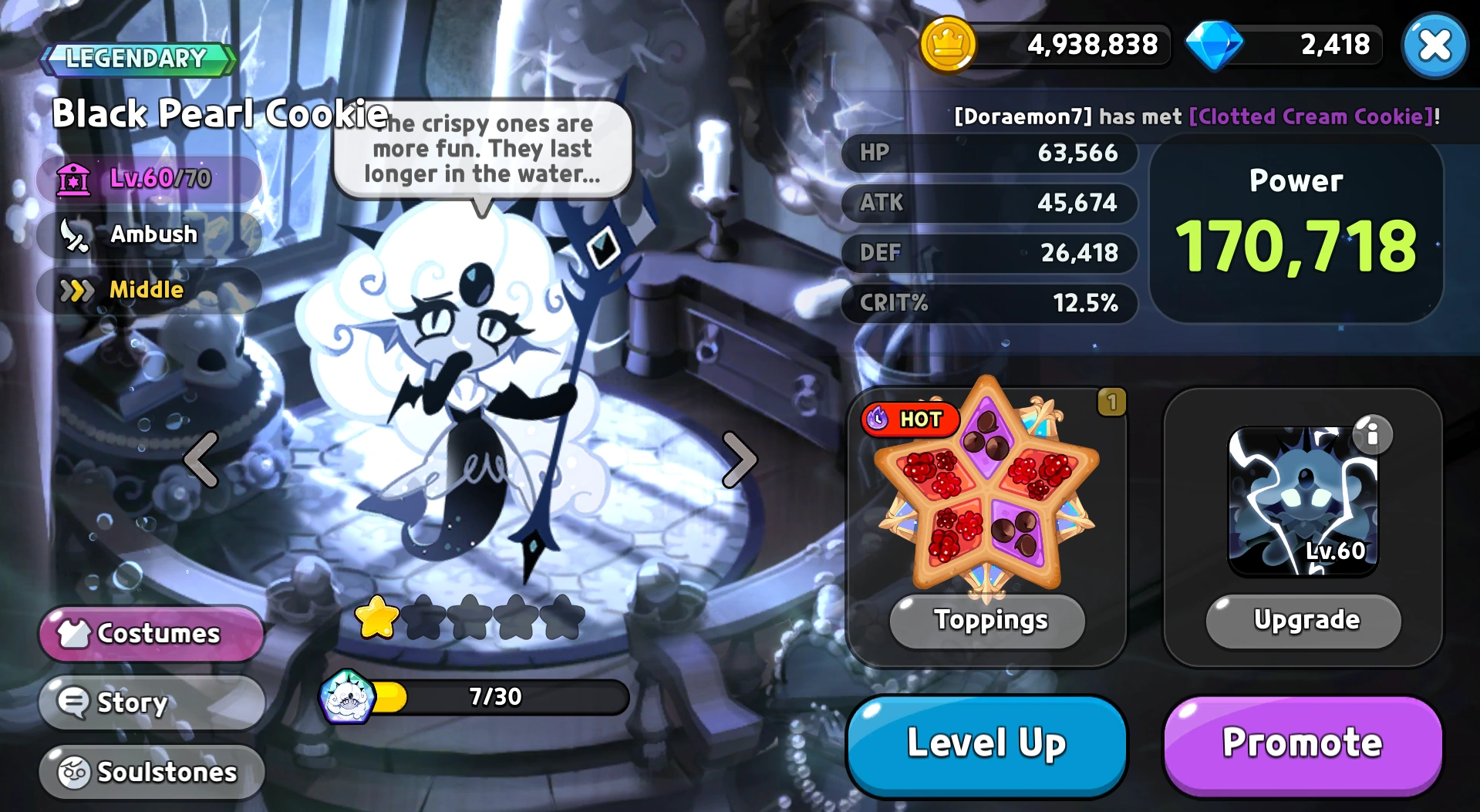Click the 7/30 soulstone progress bar
1480x812 pixels.
[x=494, y=696]
